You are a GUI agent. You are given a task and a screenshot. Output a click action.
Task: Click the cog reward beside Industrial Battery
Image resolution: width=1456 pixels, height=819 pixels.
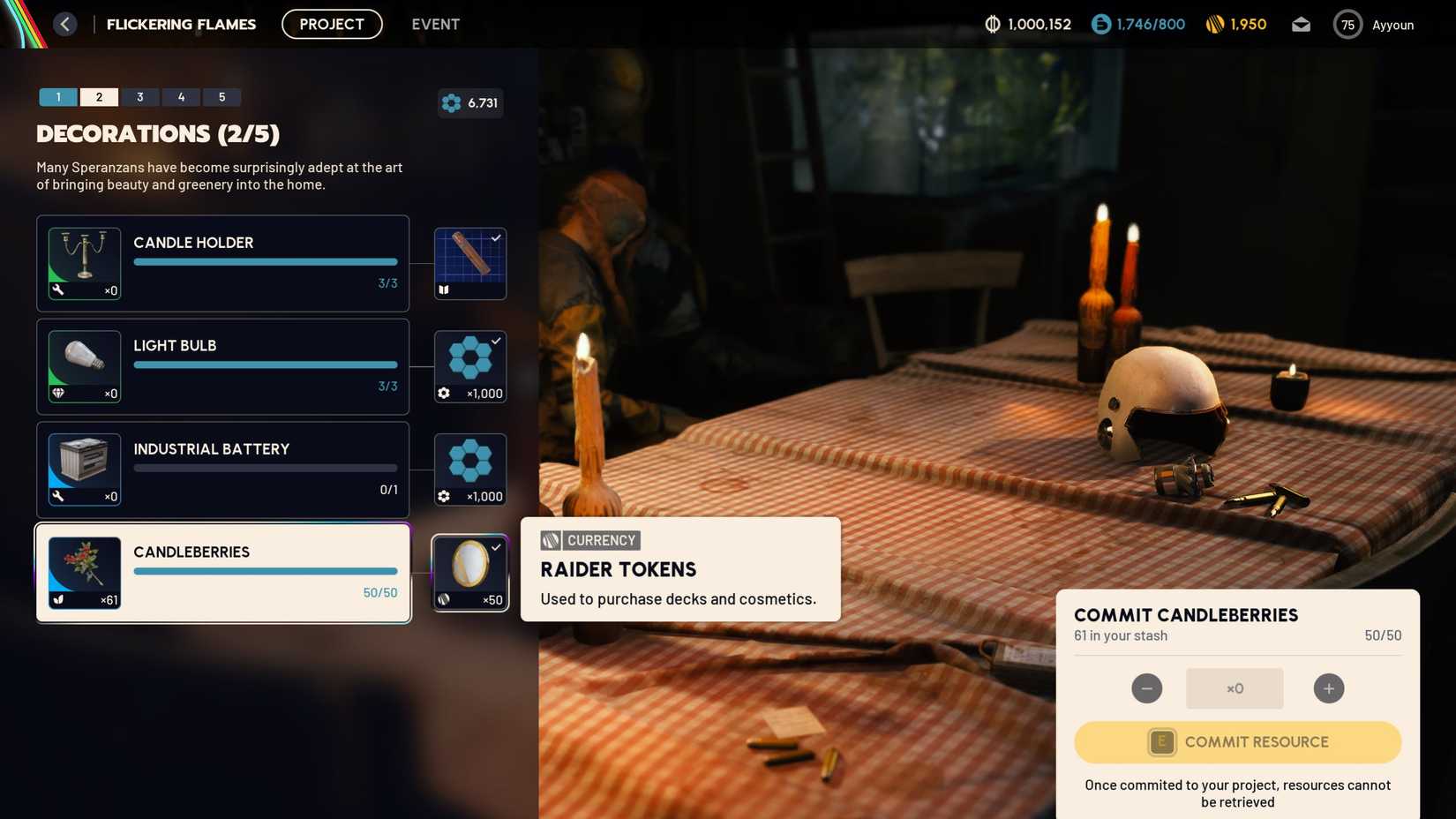pyautogui.click(x=469, y=469)
